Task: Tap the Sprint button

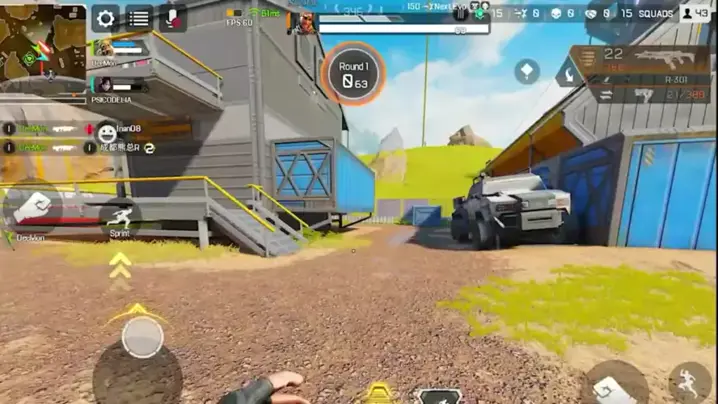Action: [x=120, y=217]
